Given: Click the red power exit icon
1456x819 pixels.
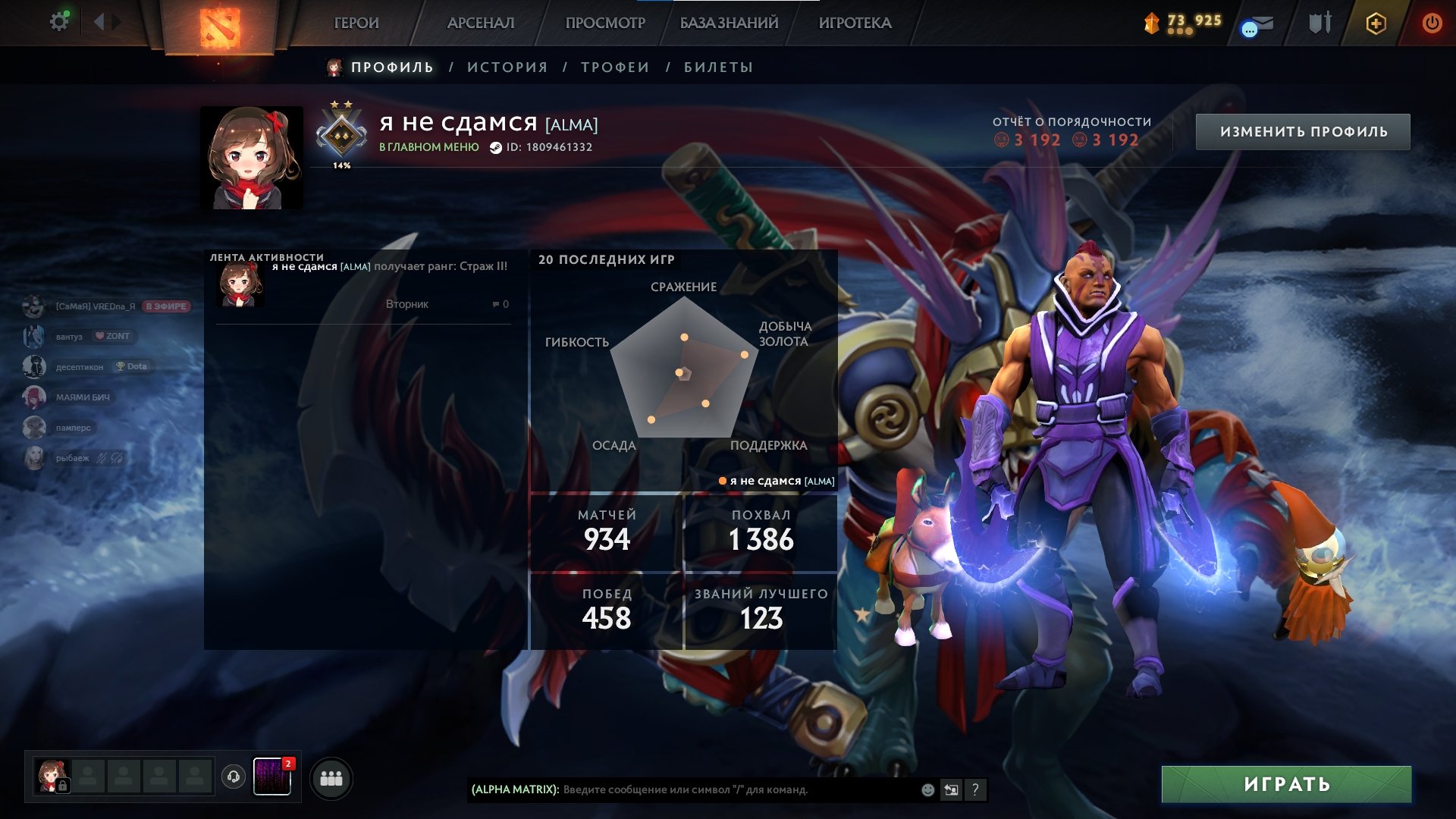Looking at the screenshot, I should [1432, 23].
